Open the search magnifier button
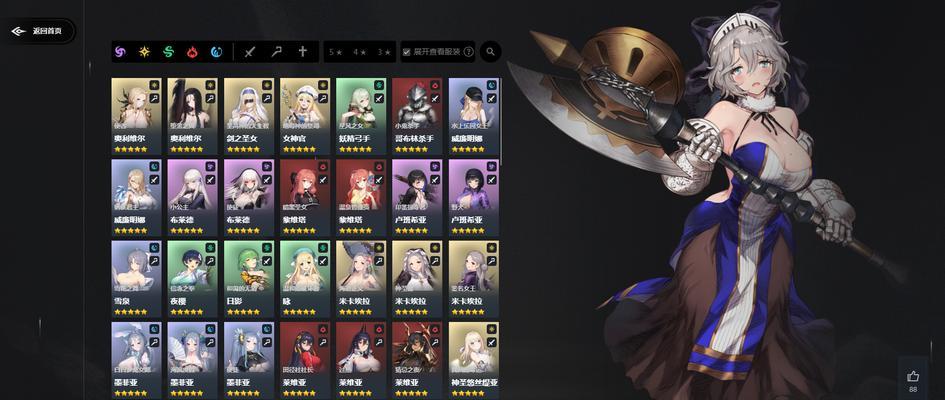 point(491,51)
